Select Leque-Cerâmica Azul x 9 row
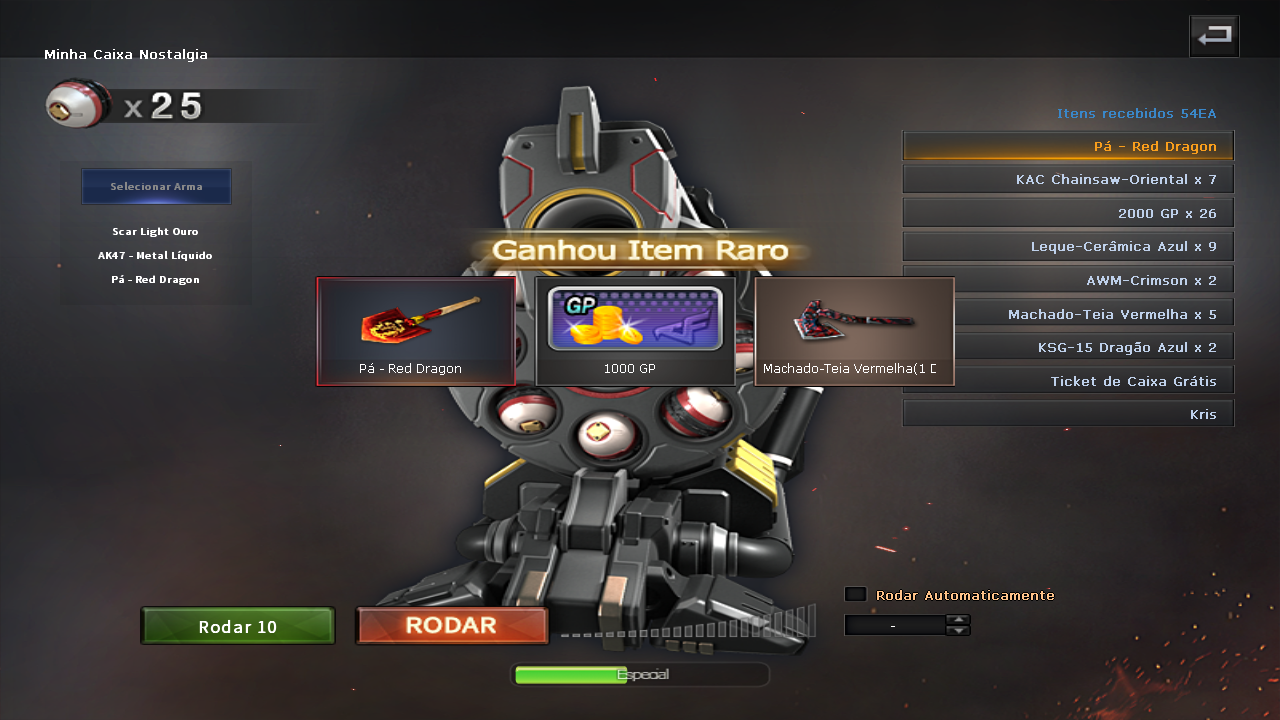The height and width of the screenshot is (720, 1280). click(x=1068, y=246)
